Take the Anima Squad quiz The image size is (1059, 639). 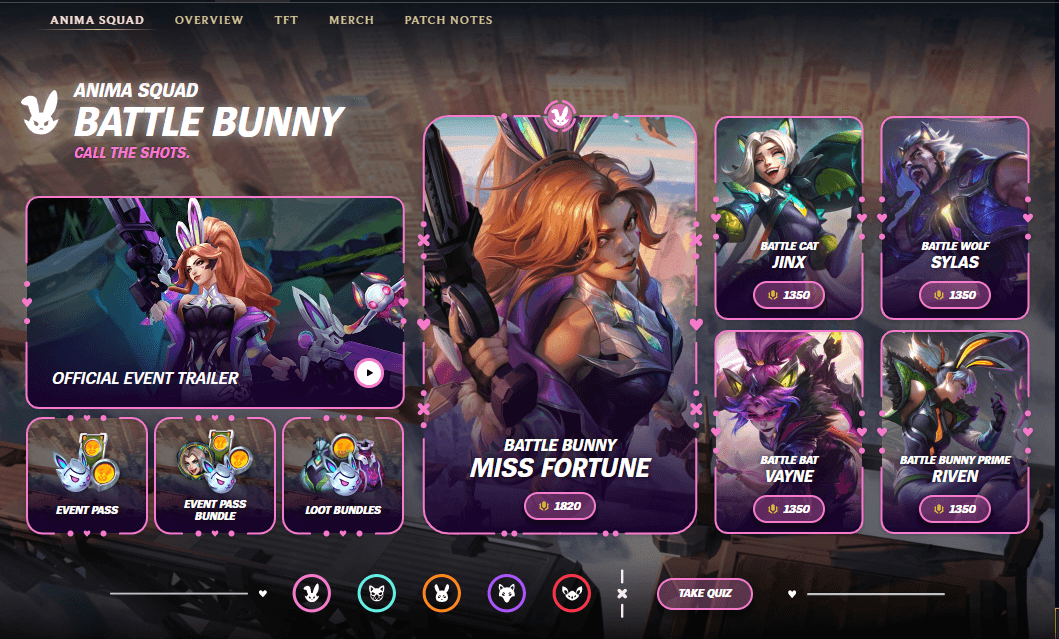coord(704,593)
